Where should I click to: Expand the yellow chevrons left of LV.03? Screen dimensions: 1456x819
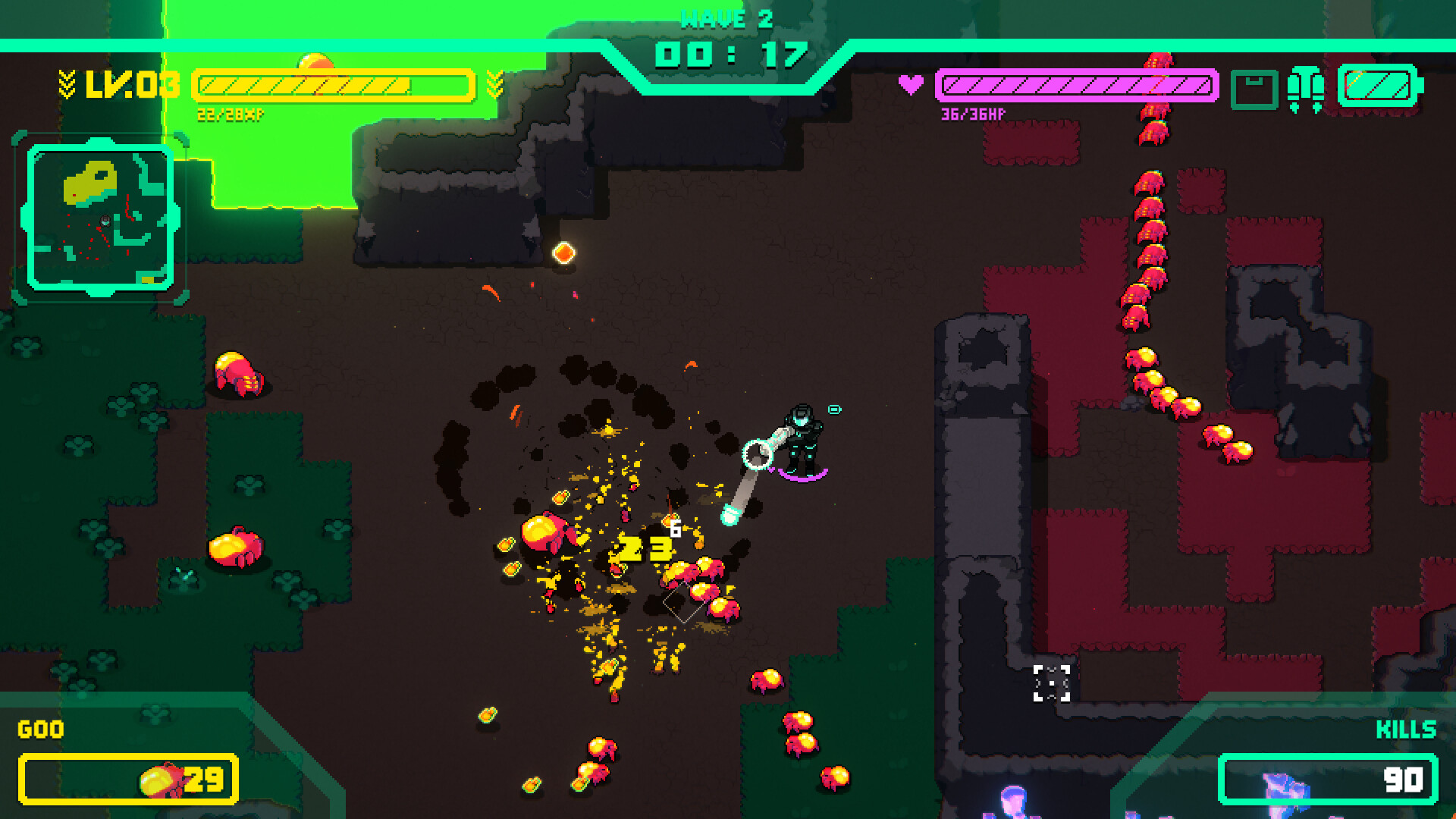click(67, 83)
